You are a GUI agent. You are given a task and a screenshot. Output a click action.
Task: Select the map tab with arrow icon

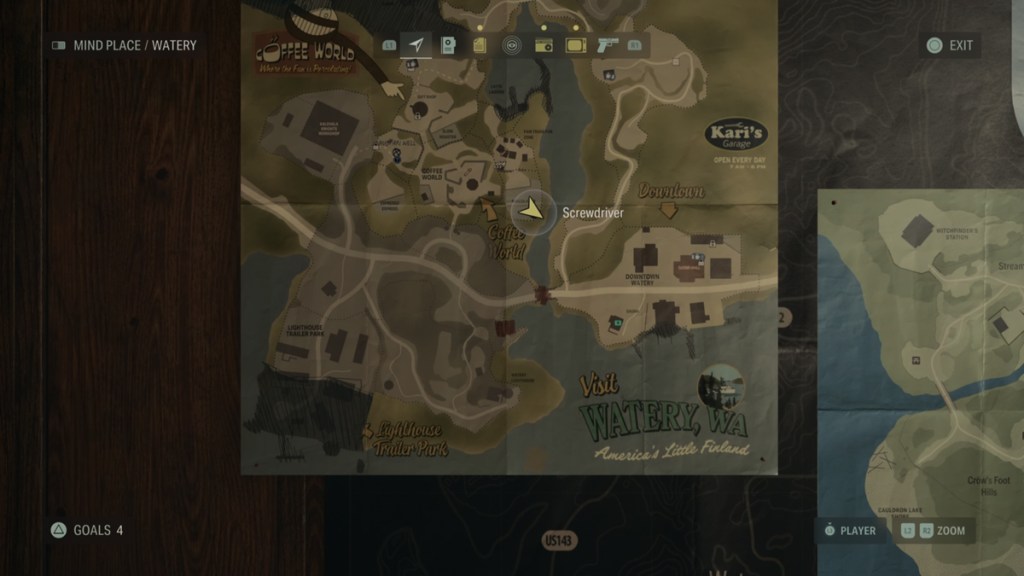[x=416, y=45]
